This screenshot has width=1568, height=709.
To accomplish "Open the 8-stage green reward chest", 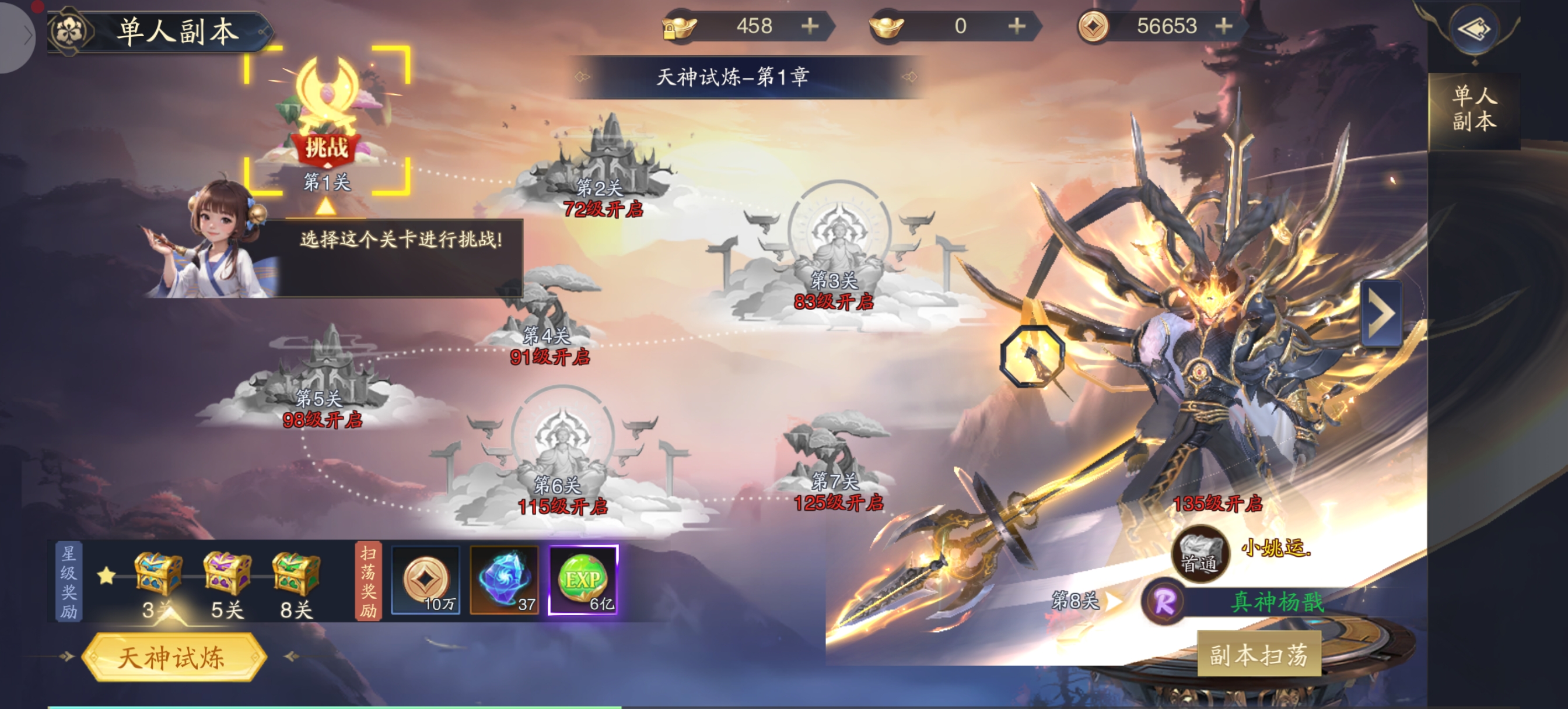I will pyautogui.click(x=296, y=574).
